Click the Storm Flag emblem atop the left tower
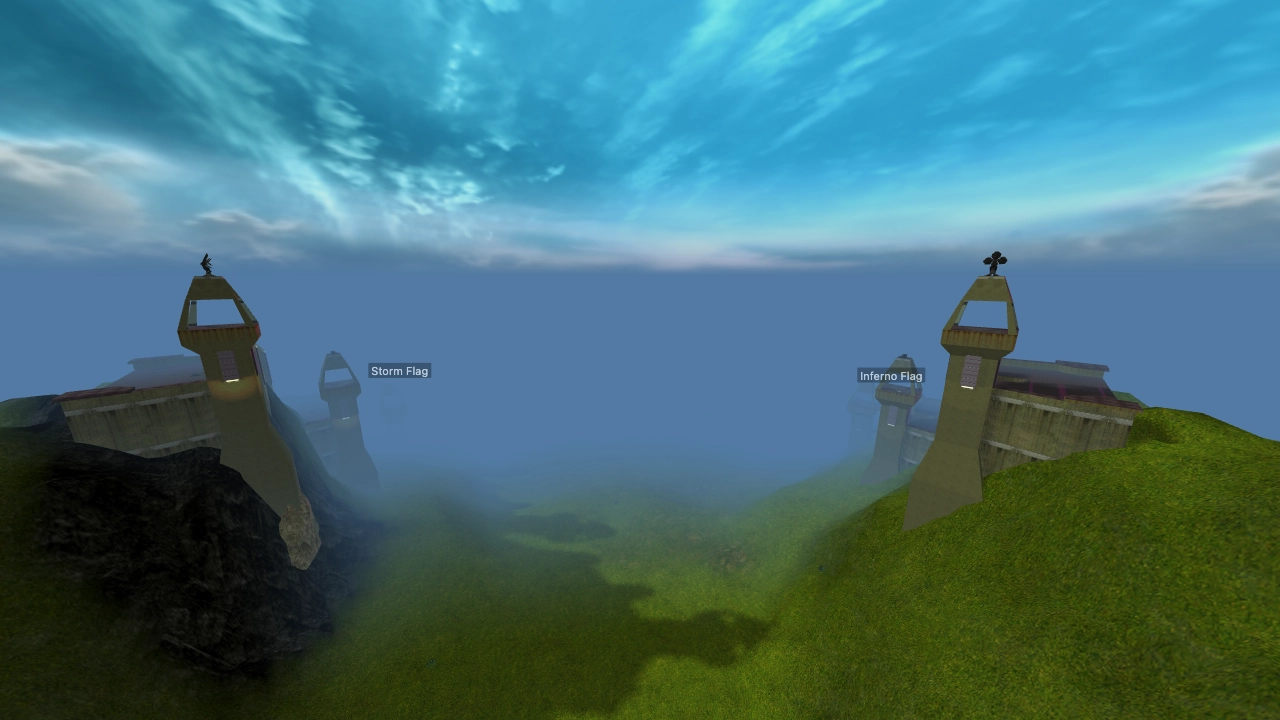The width and height of the screenshot is (1280, 720). 205,263
